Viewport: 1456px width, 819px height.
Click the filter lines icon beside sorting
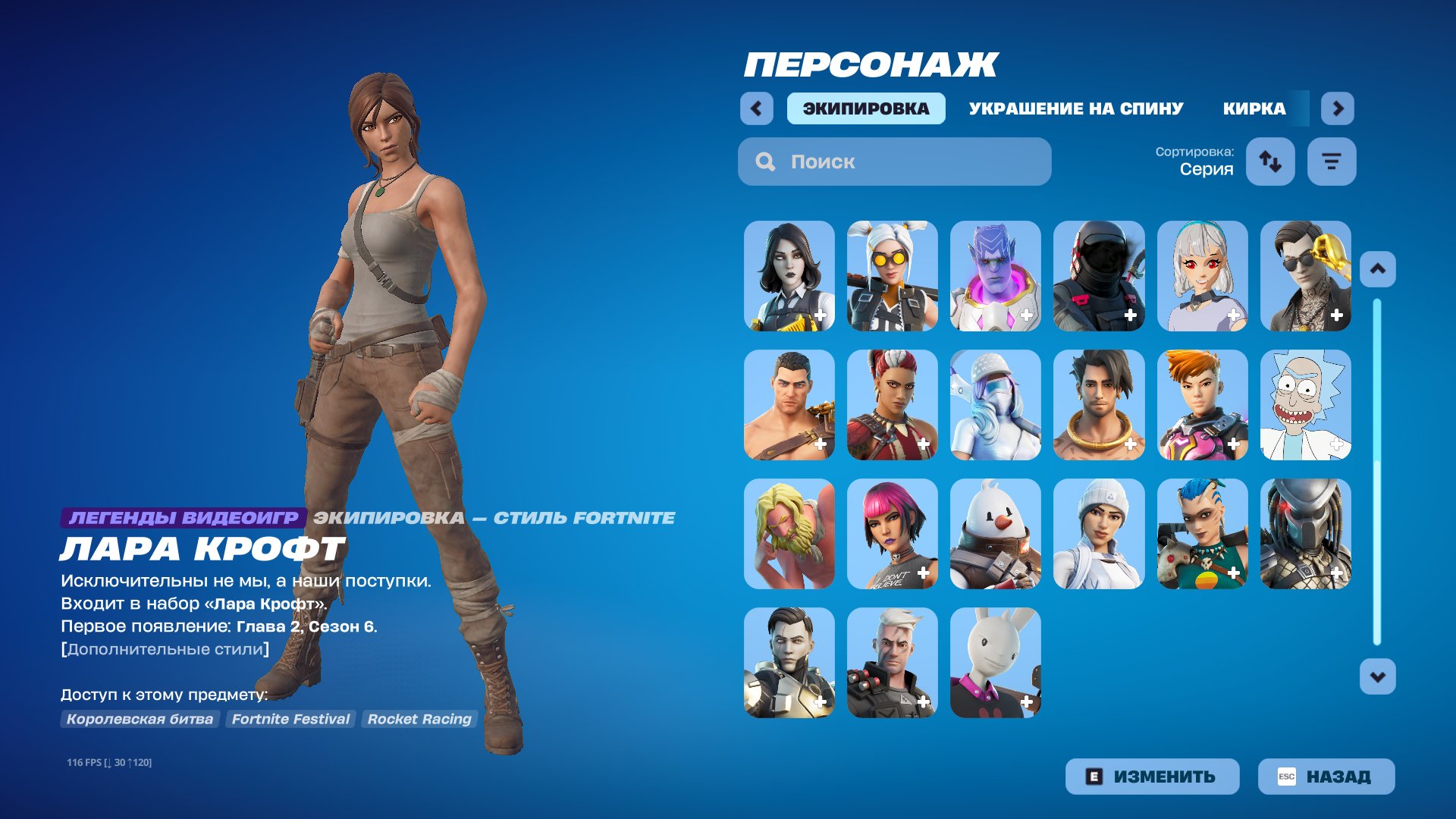pos(1332,161)
